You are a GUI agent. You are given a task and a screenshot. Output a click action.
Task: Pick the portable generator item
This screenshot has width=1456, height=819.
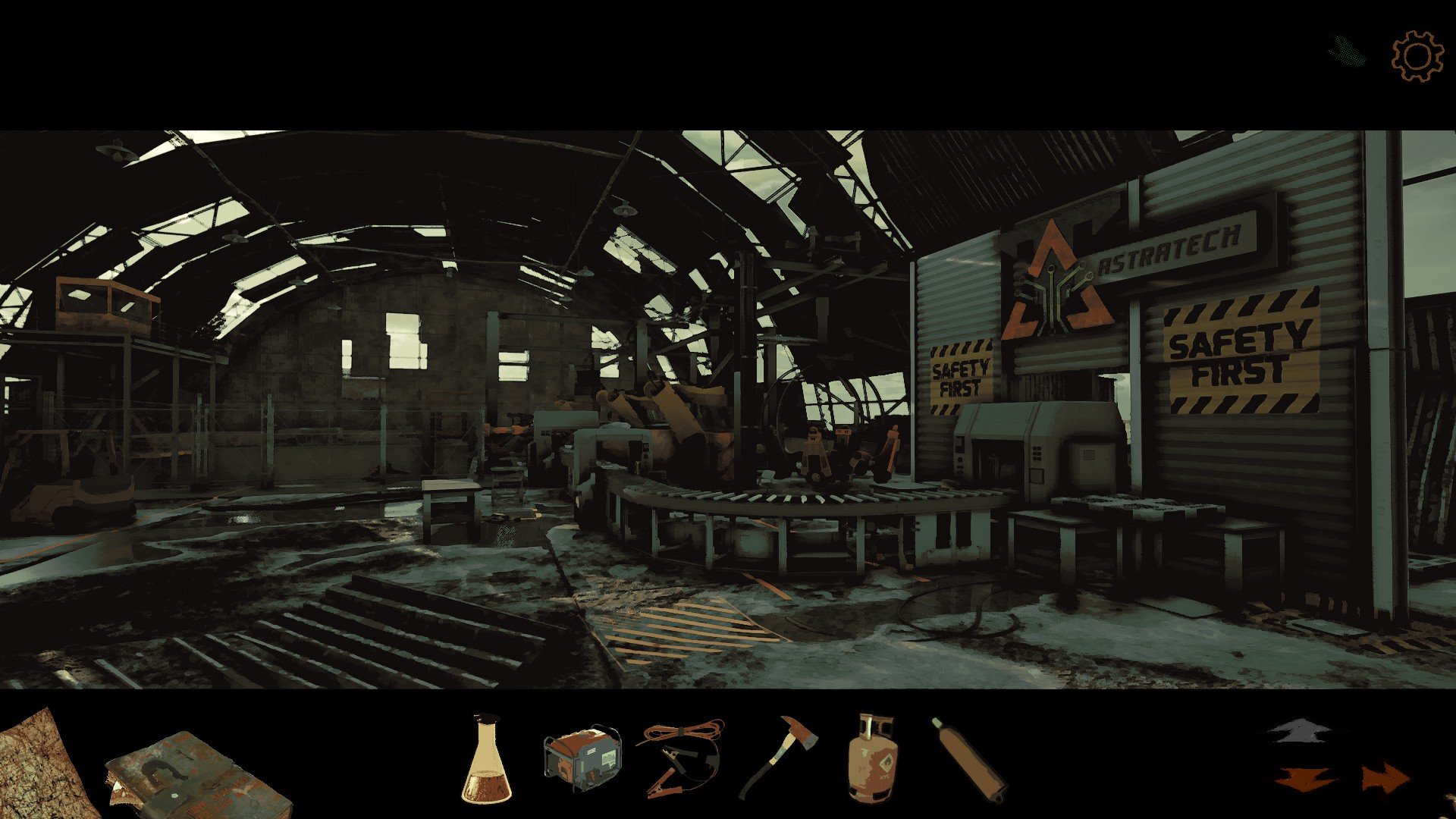click(x=582, y=758)
